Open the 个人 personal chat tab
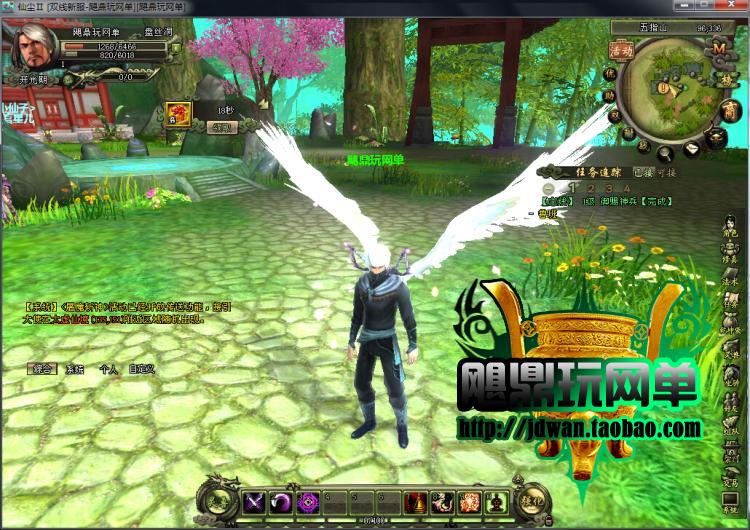The image size is (750, 530). pos(108,369)
